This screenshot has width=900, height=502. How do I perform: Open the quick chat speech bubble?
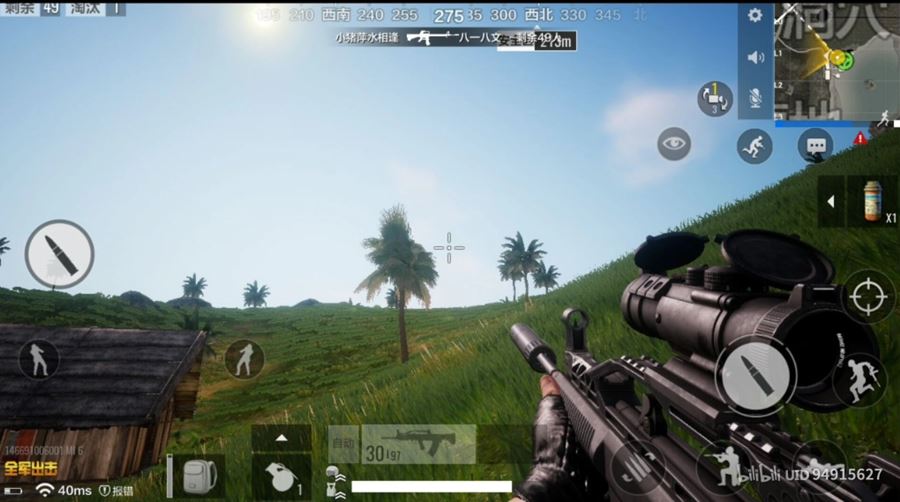[x=815, y=147]
